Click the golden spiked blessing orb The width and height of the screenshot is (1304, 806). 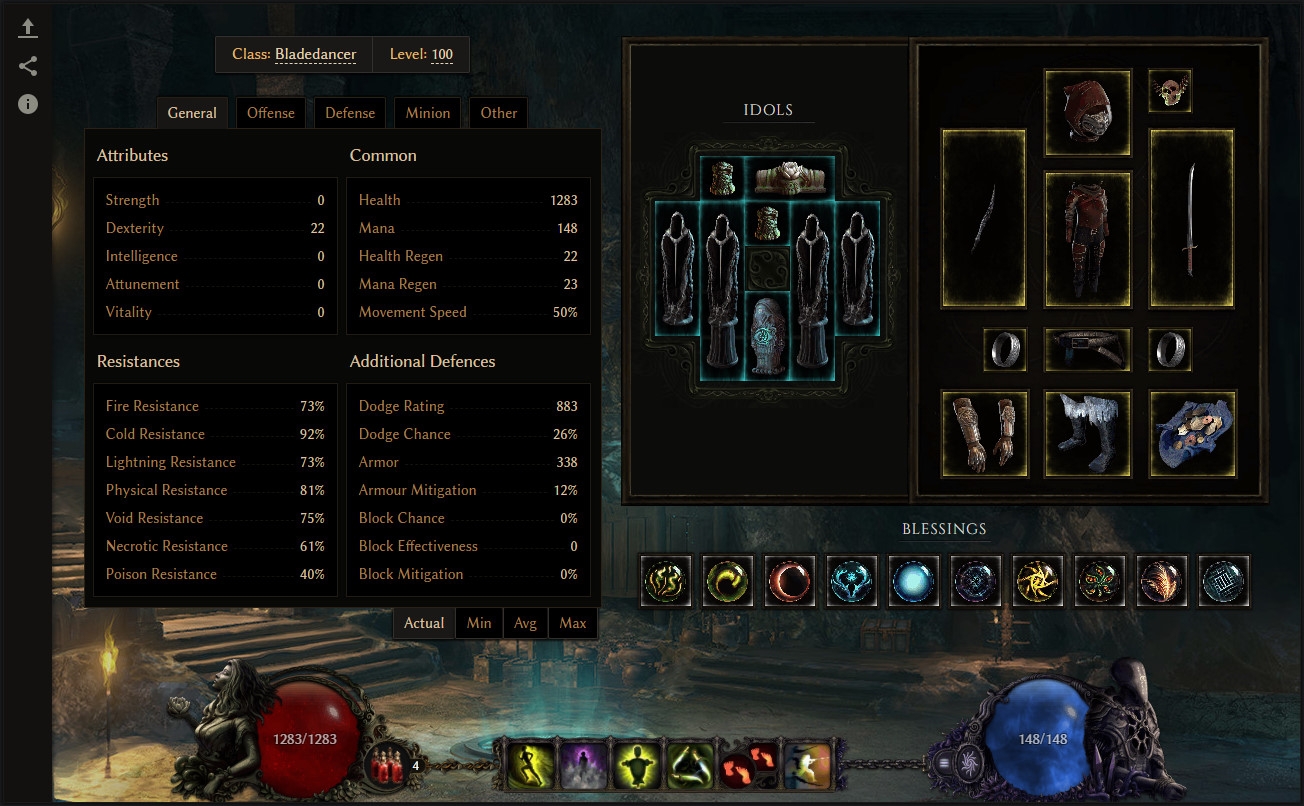(x=1038, y=580)
